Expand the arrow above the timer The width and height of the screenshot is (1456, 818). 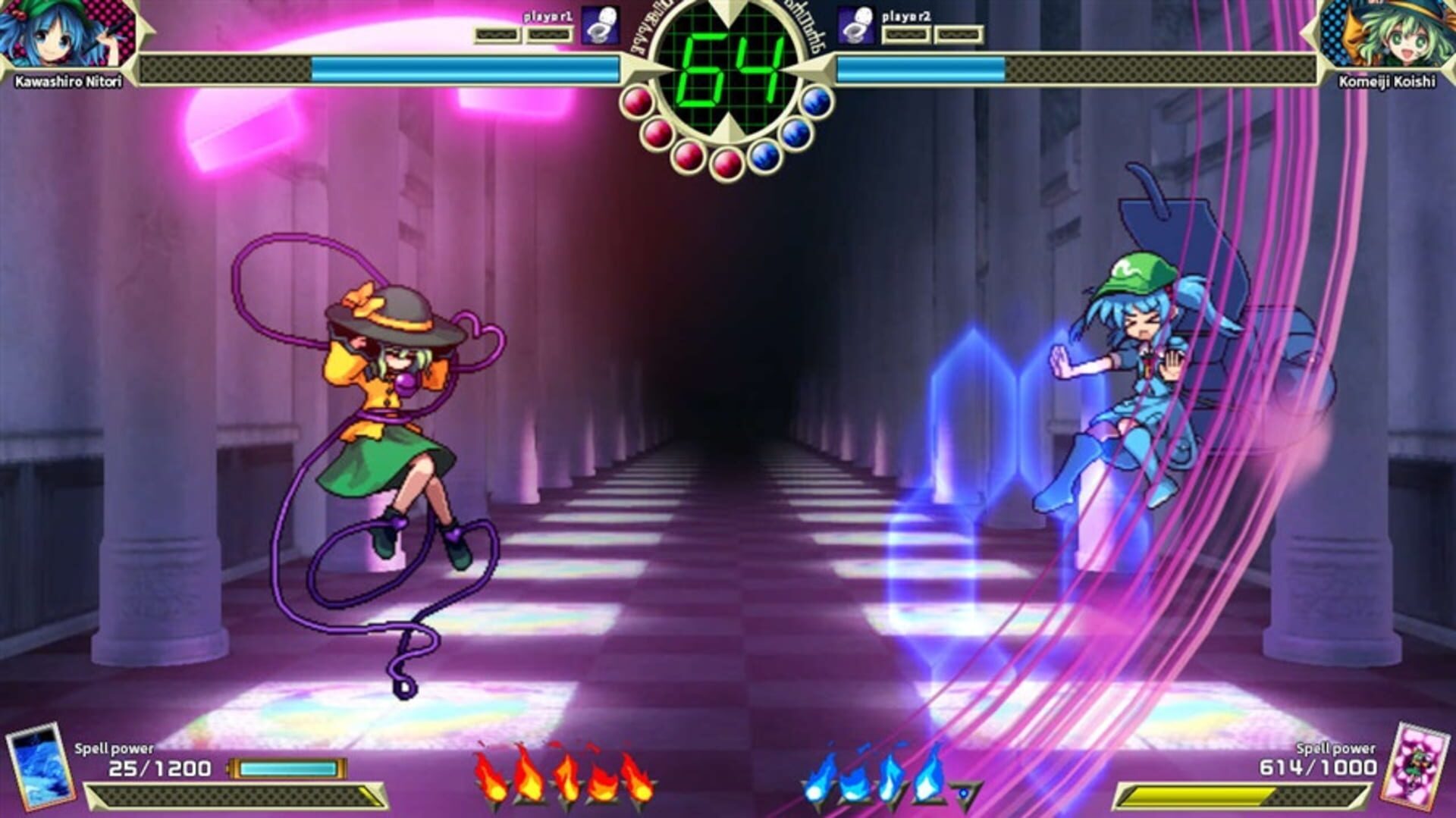(726, 11)
